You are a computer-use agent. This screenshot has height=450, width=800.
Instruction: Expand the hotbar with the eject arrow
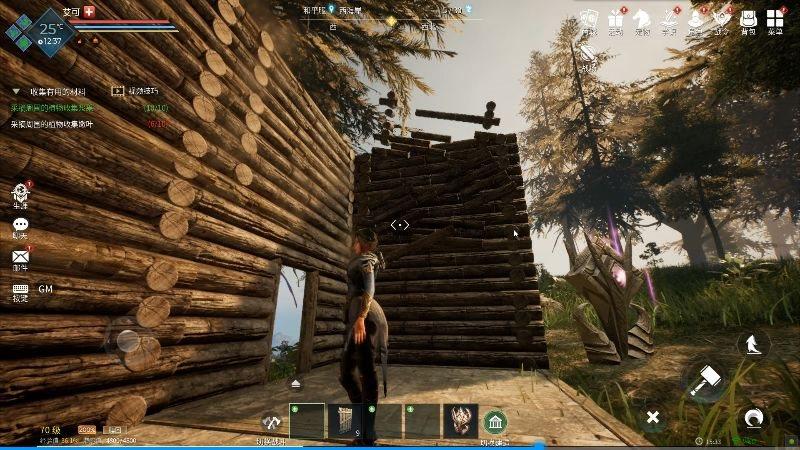pyautogui.click(x=296, y=384)
